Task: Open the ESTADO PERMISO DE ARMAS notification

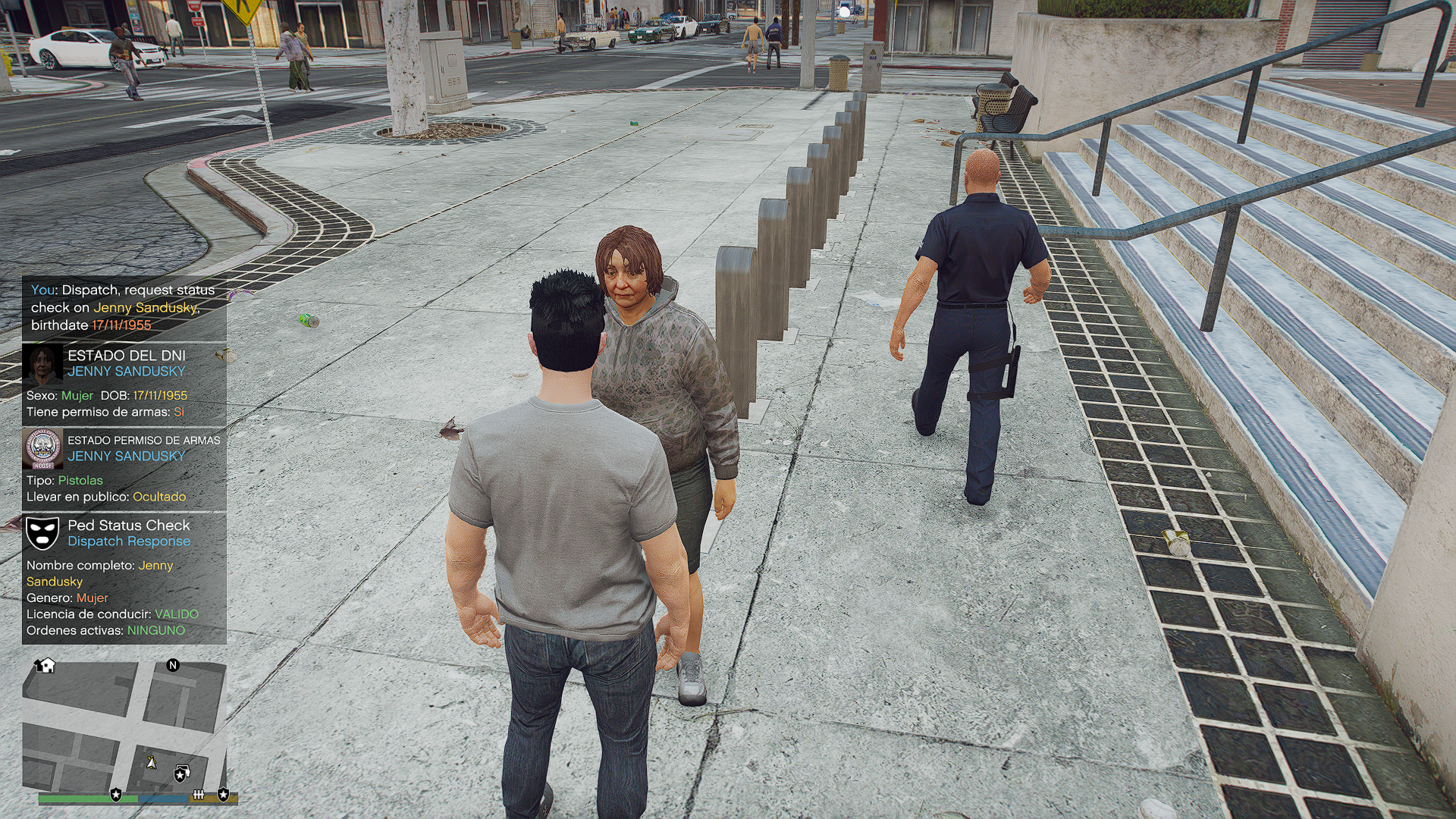Action: (124, 469)
